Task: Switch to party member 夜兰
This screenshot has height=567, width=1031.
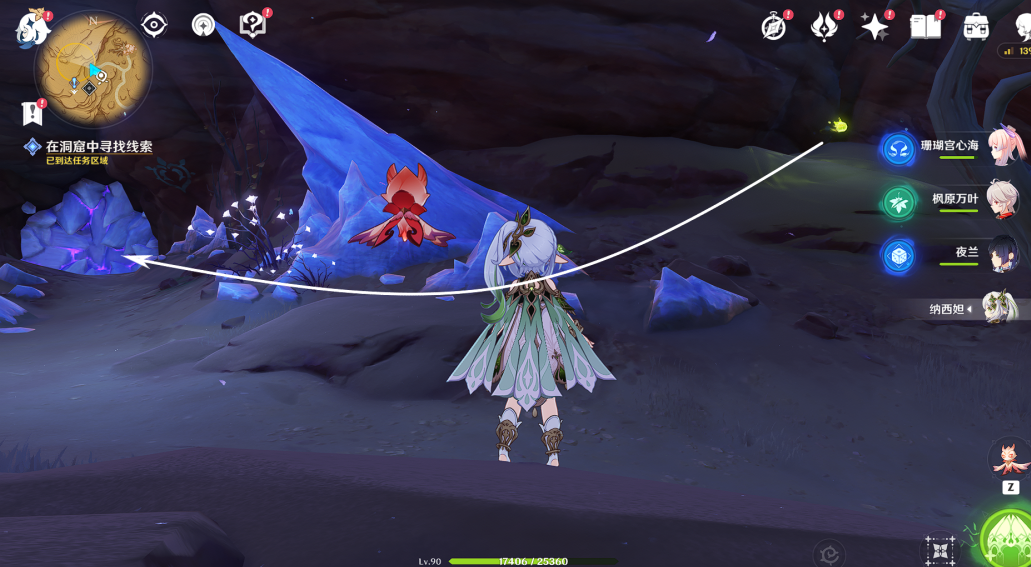Action: (x=1002, y=254)
